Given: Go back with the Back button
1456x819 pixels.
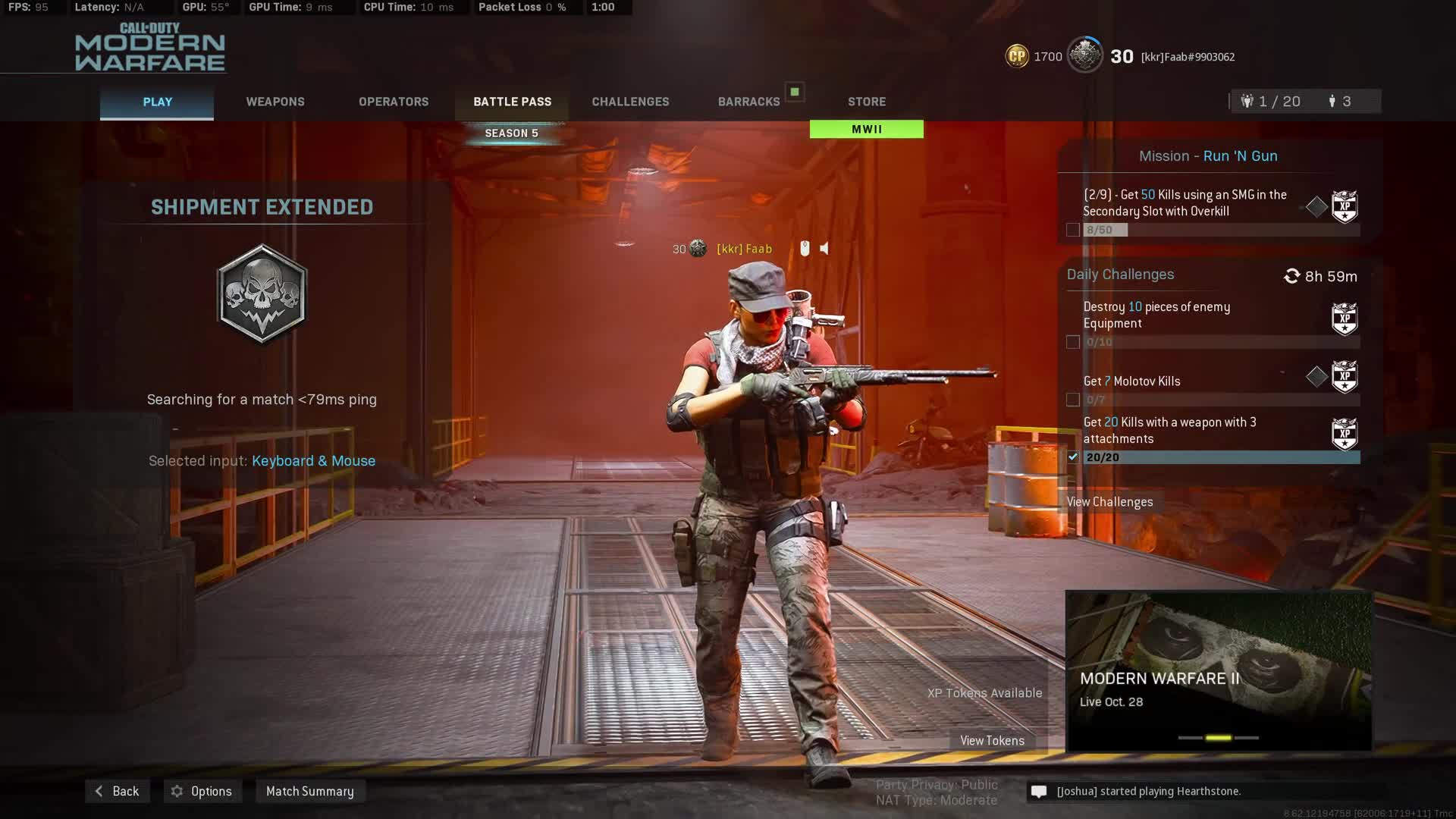Looking at the screenshot, I should pos(118,791).
